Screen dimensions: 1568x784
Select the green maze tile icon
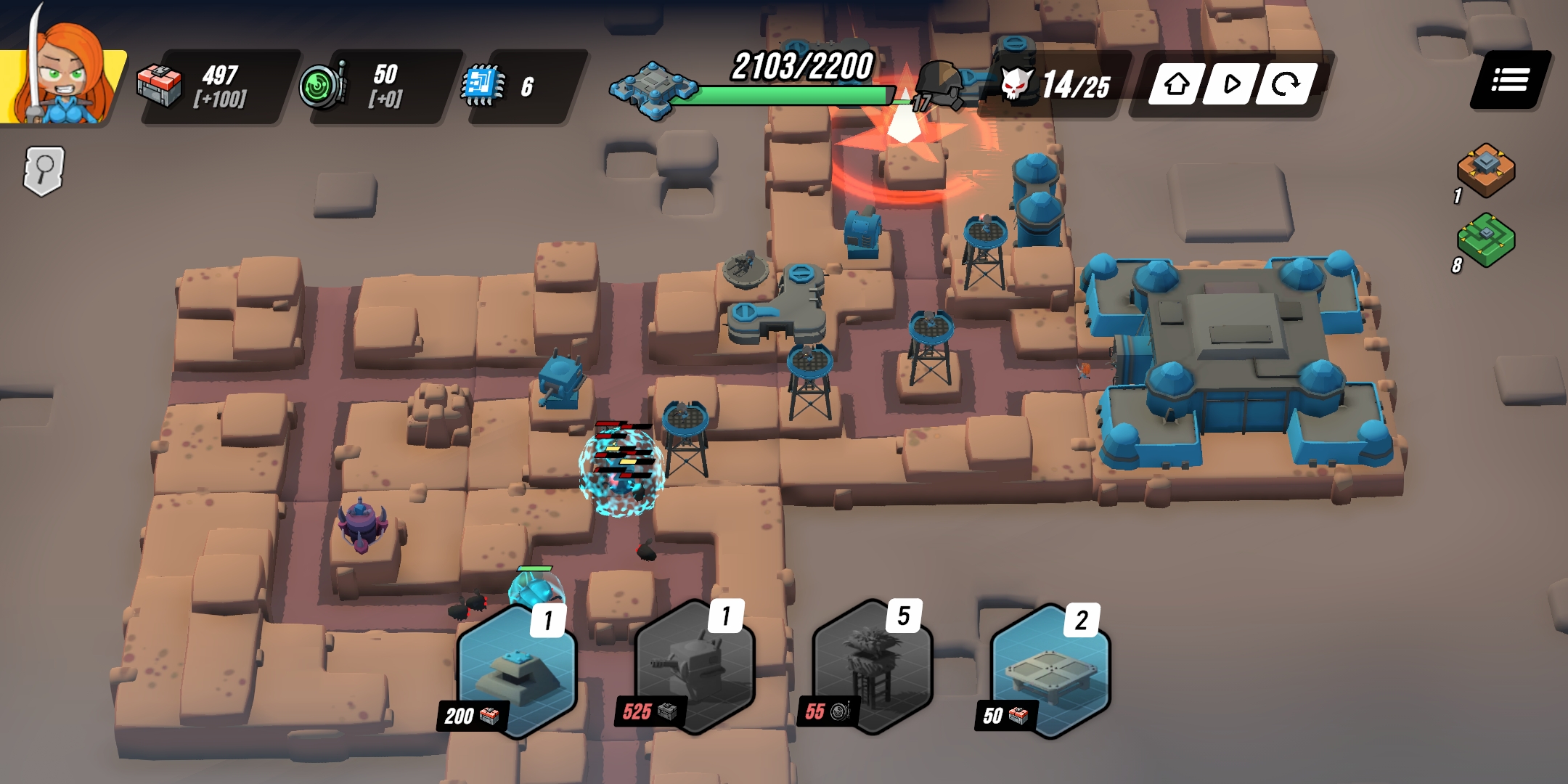[1486, 240]
